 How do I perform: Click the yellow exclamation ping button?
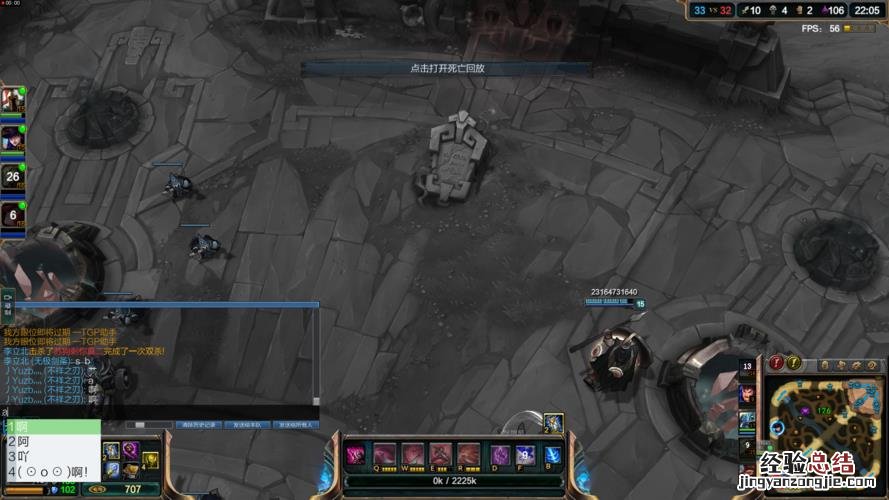point(793,363)
